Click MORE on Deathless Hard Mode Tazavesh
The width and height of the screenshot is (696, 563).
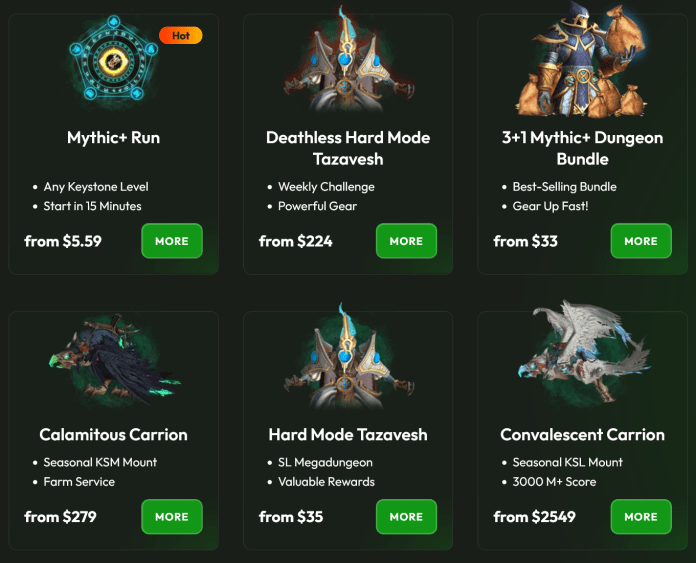(x=406, y=241)
